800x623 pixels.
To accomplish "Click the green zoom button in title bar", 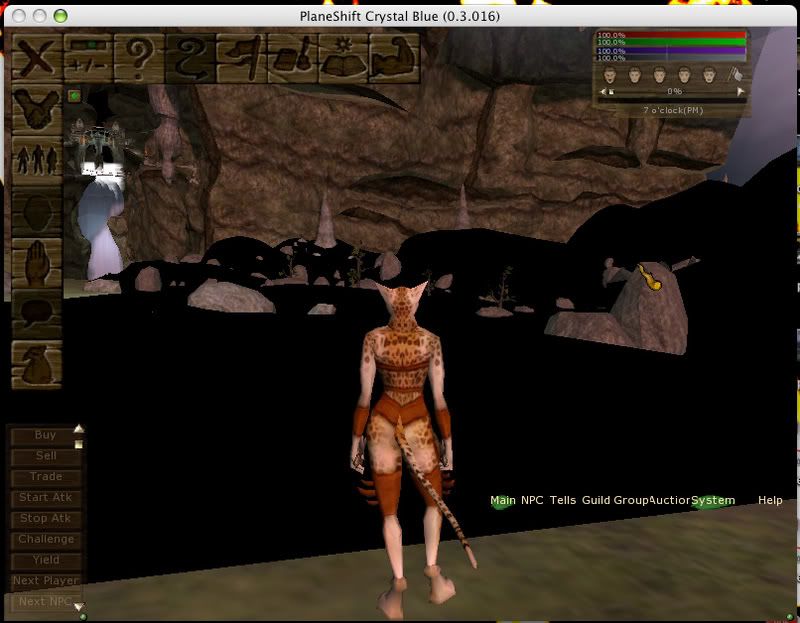I will point(60,16).
